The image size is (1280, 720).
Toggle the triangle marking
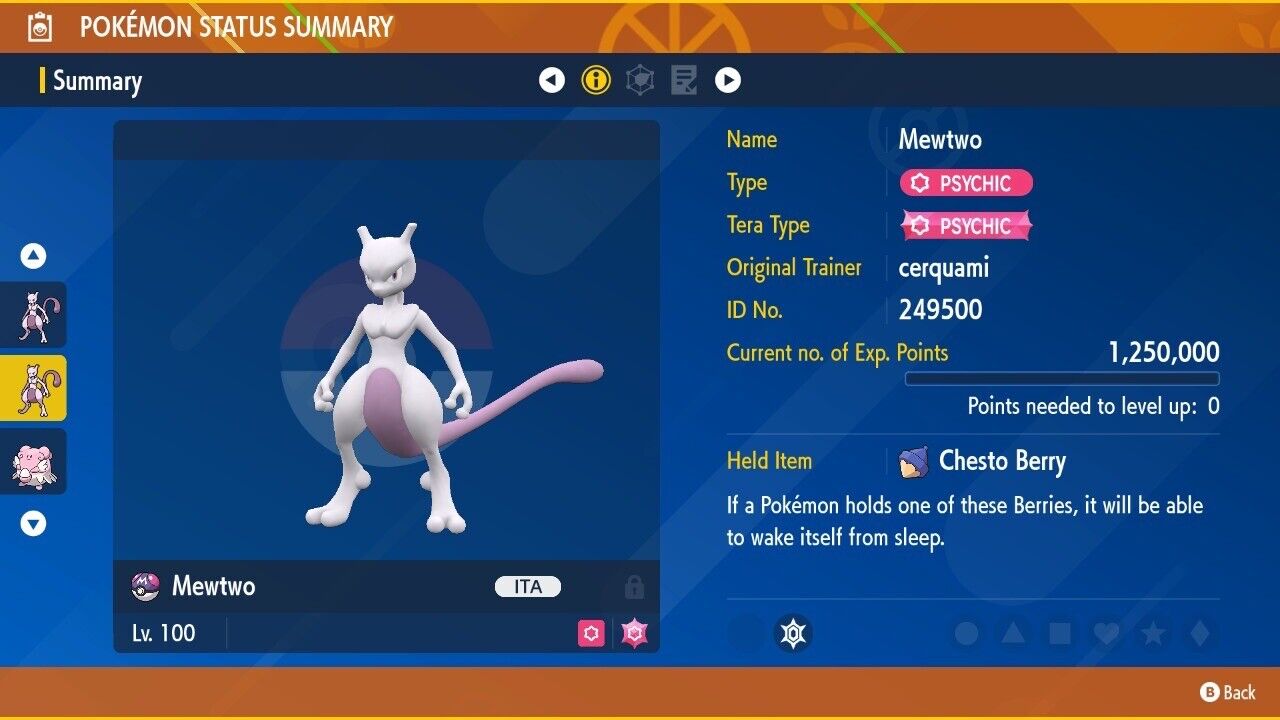1013,633
